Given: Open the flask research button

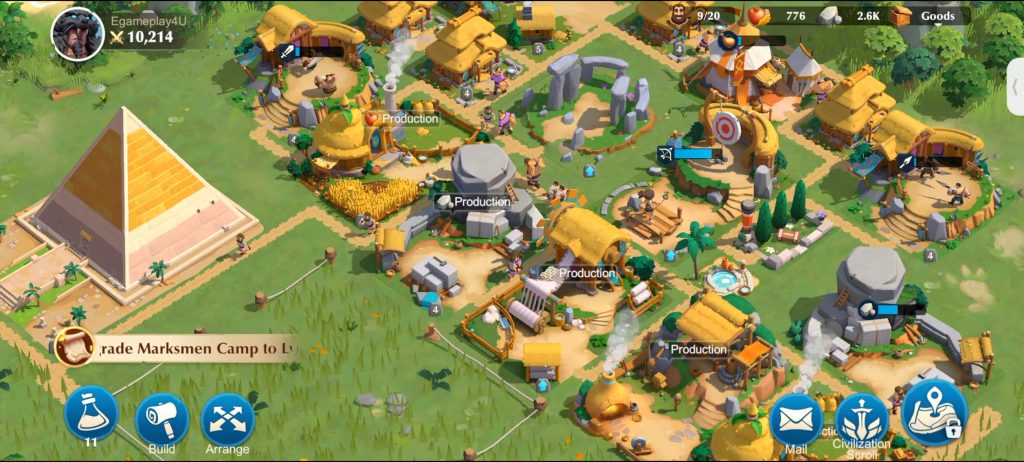Looking at the screenshot, I should point(91,416).
